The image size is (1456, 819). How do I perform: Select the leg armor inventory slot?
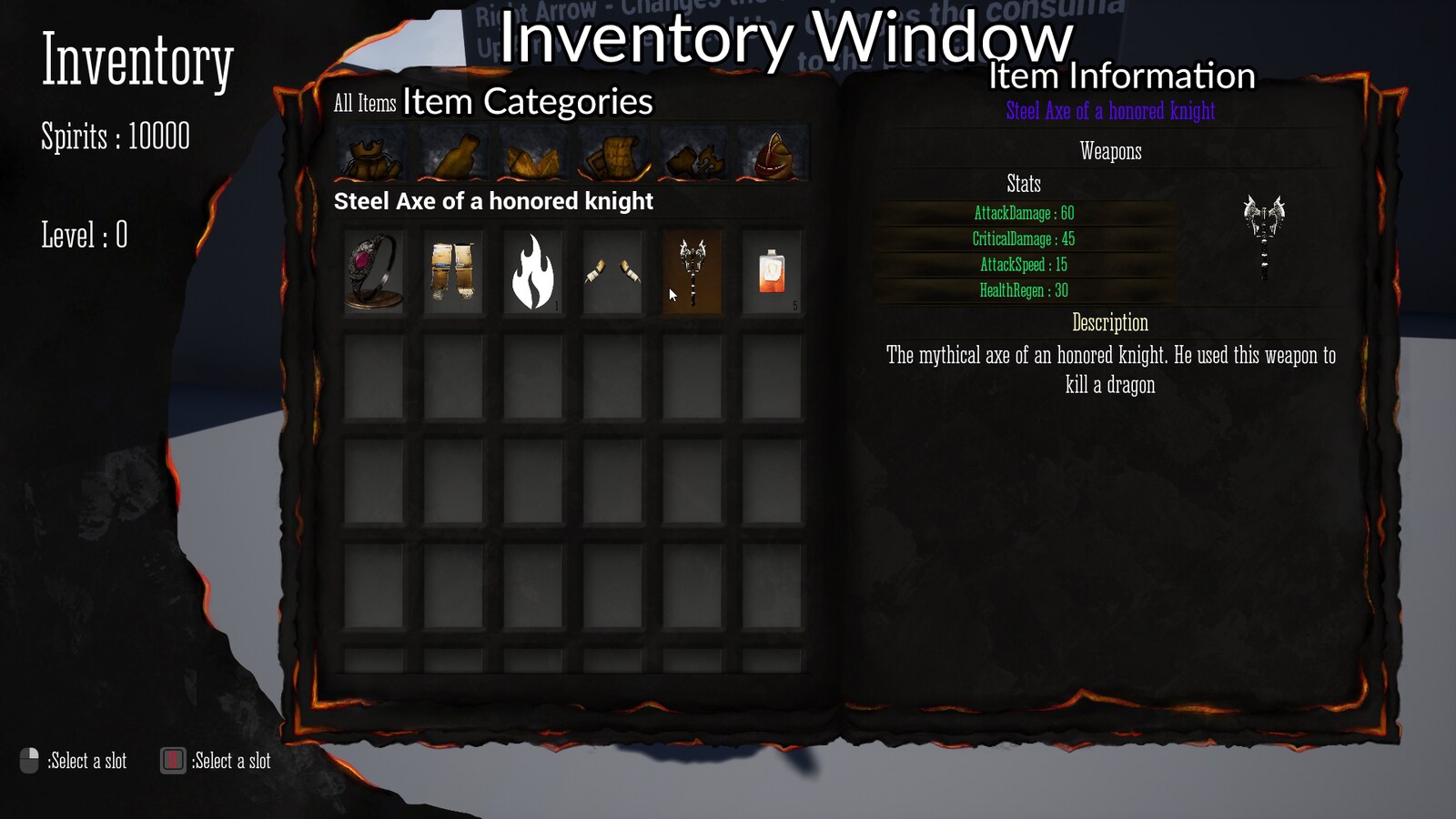pos(452,271)
